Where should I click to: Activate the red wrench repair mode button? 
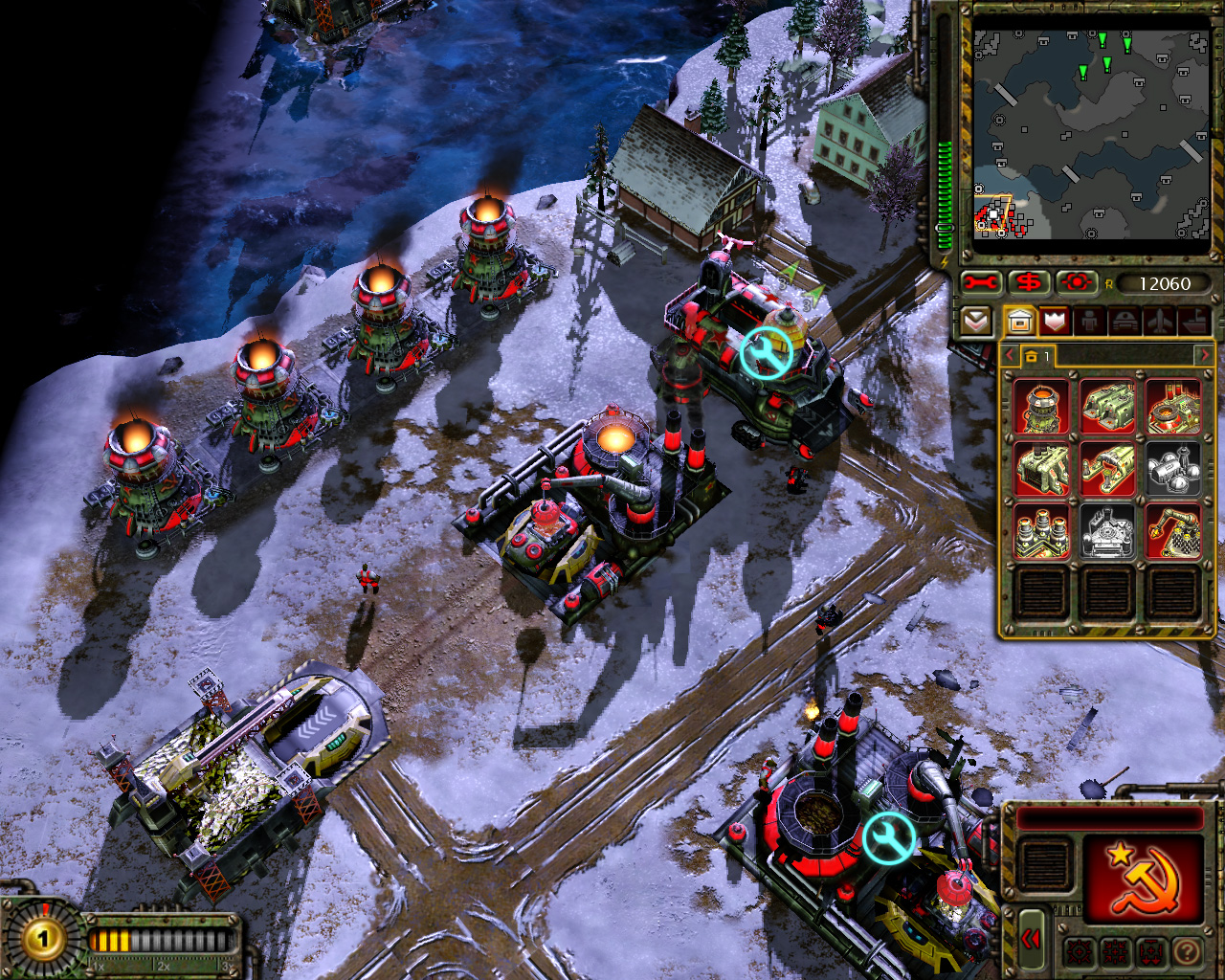tap(981, 283)
